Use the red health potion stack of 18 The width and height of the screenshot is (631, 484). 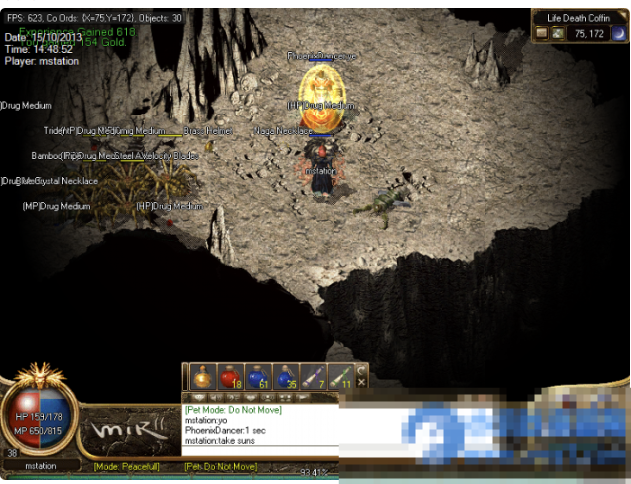[228, 377]
